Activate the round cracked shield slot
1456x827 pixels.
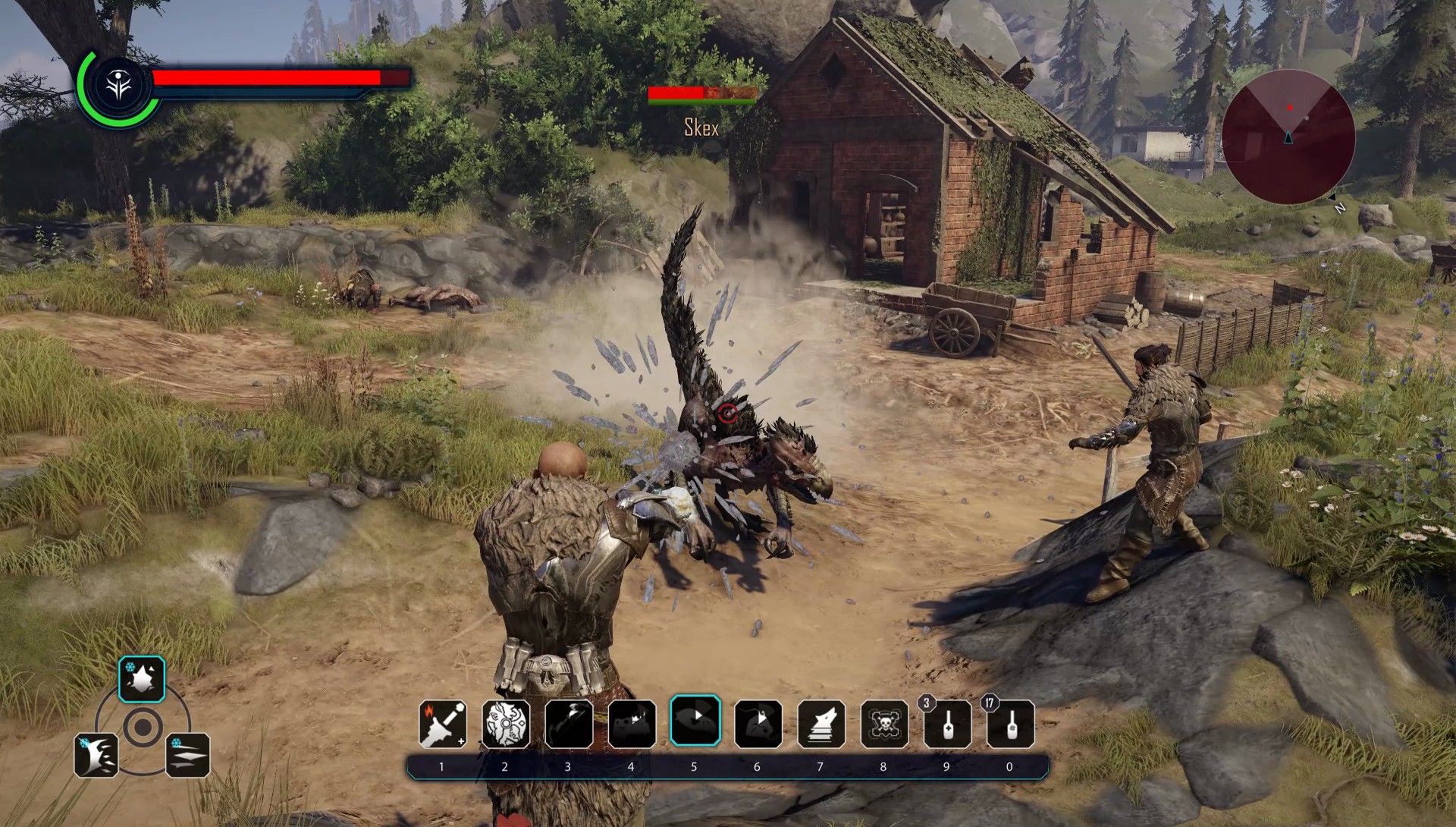[506, 724]
